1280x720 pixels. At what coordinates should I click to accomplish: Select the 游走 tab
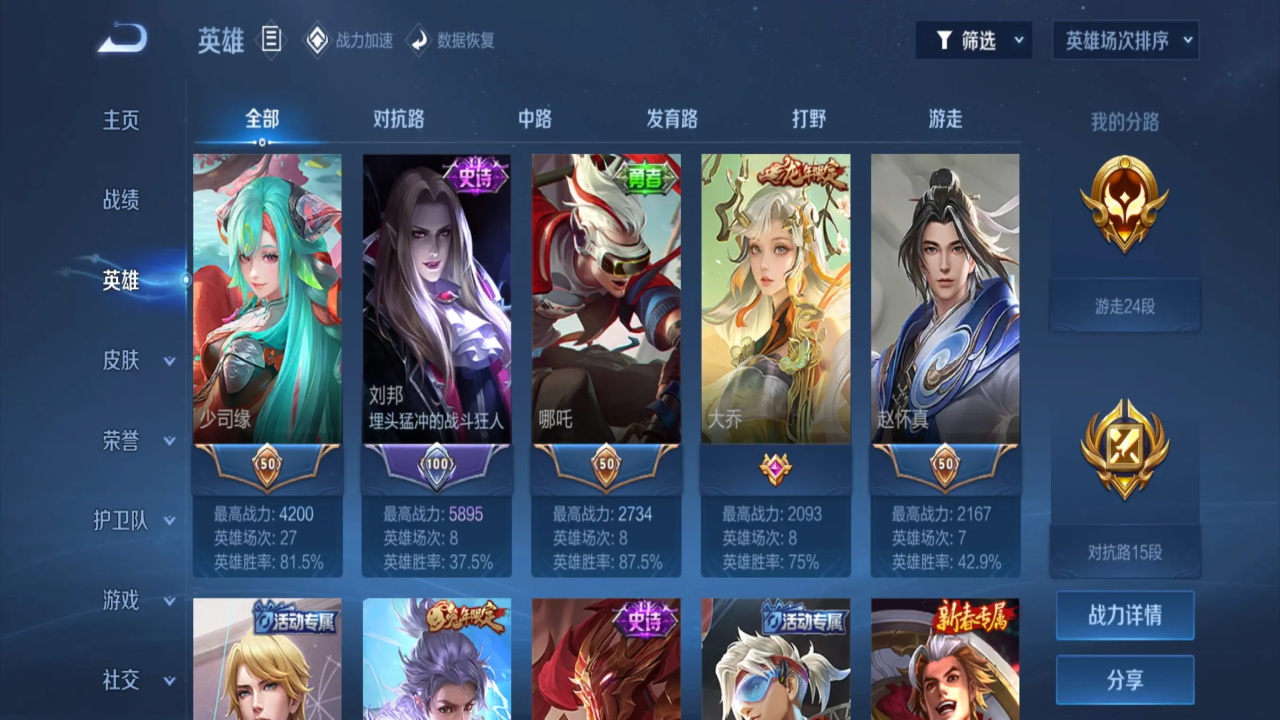[945, 119]
